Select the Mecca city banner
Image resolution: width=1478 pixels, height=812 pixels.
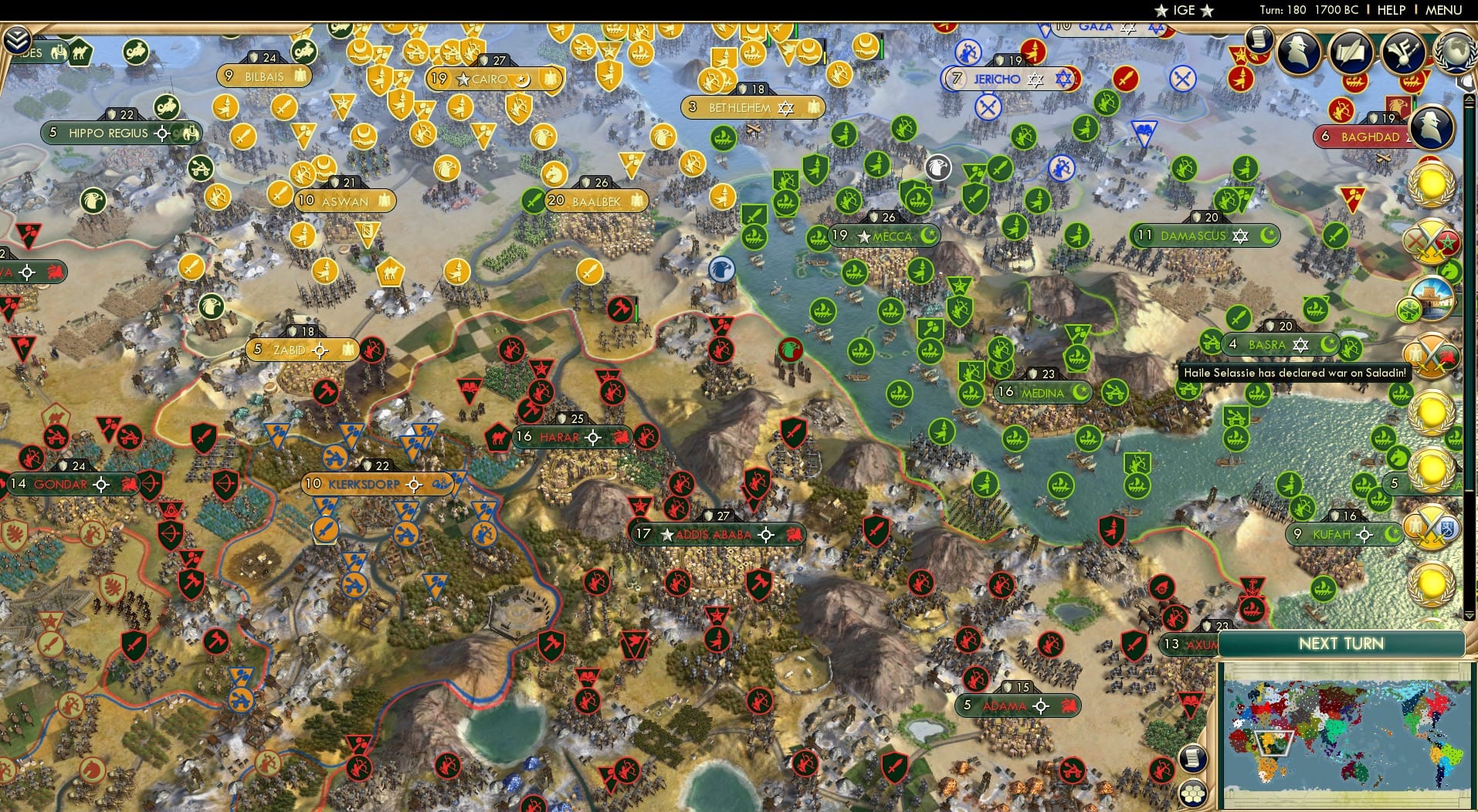click(x=886, y=237)
